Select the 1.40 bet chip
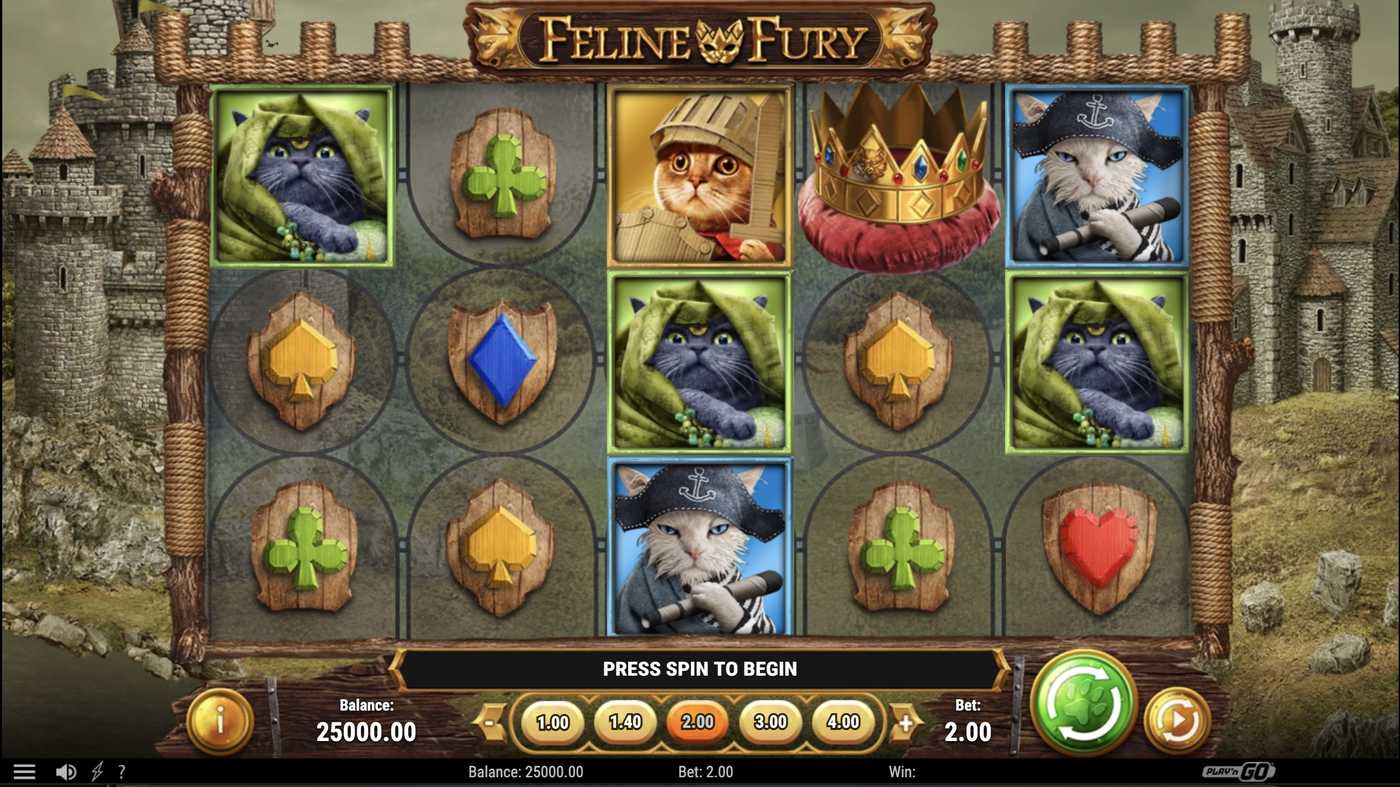Screen dimensions: 1400x787 point(625,721)
